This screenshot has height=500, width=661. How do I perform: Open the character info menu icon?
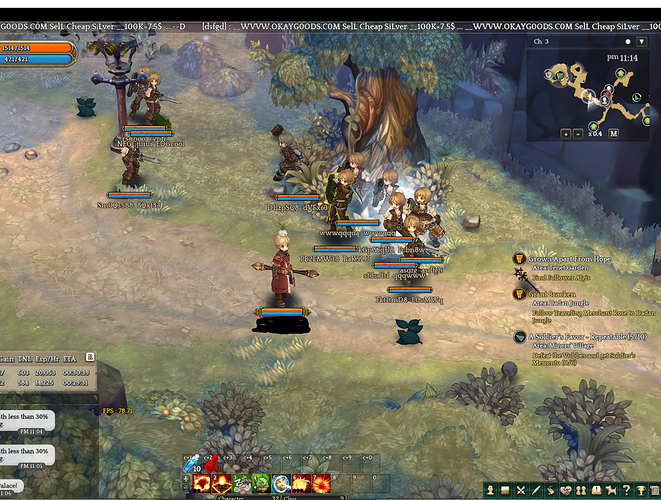492,490
